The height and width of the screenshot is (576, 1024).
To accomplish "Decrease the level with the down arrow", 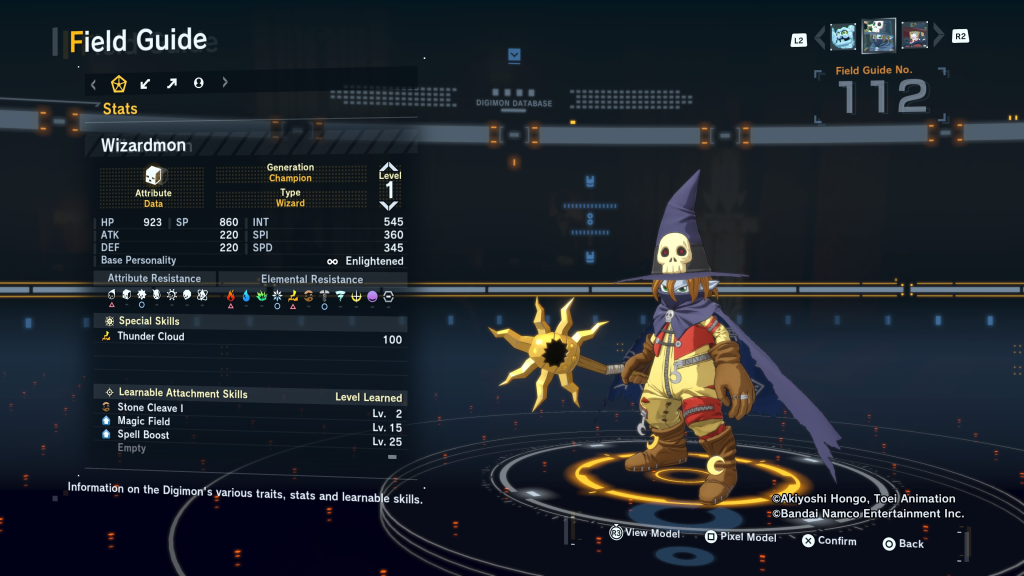I will tap(389, 205).
